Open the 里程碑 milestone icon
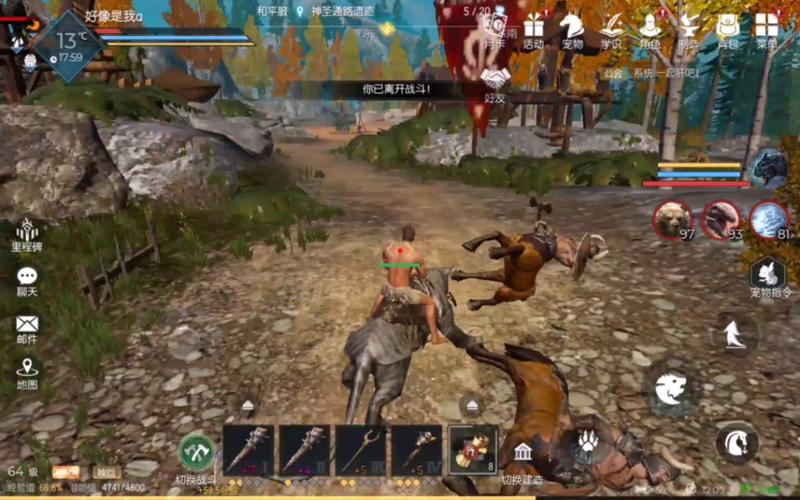 (27, 236)
